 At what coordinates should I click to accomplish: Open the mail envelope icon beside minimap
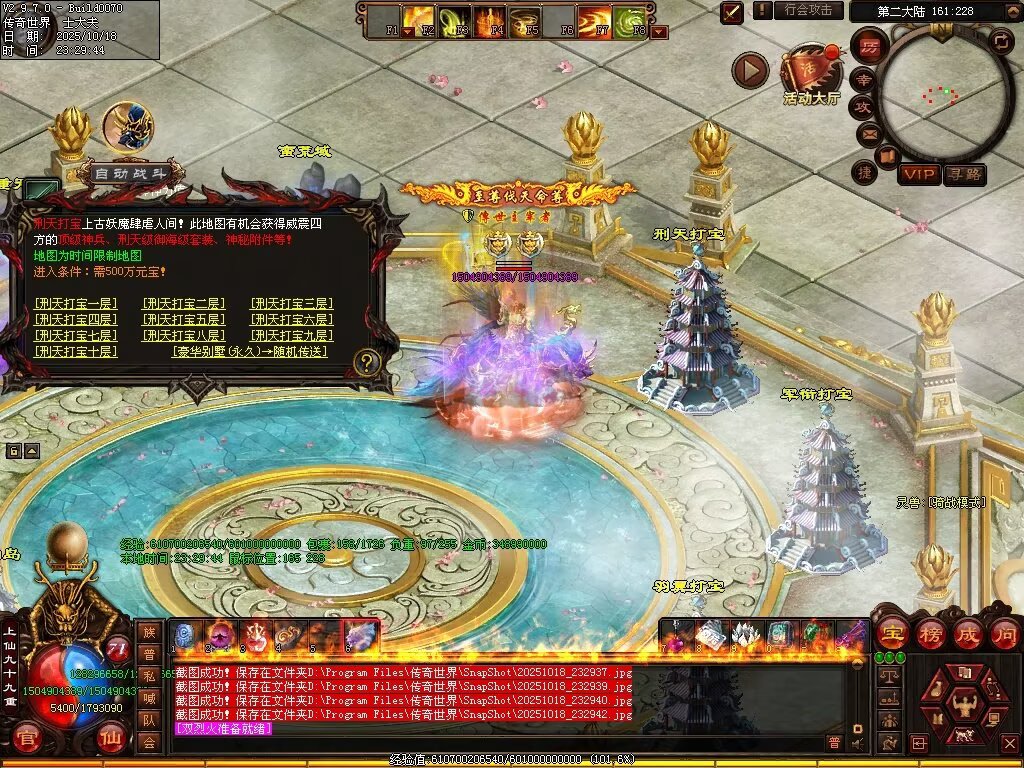click(x=867, y=133)
